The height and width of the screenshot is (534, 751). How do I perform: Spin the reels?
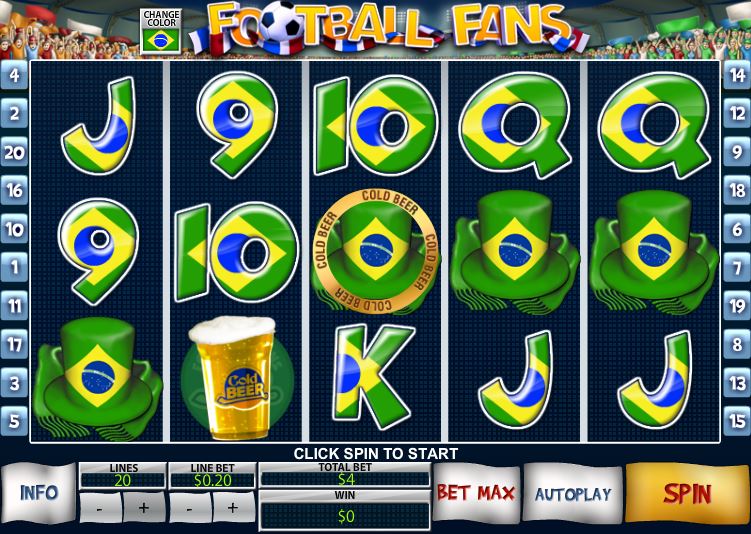pos(687,493)
